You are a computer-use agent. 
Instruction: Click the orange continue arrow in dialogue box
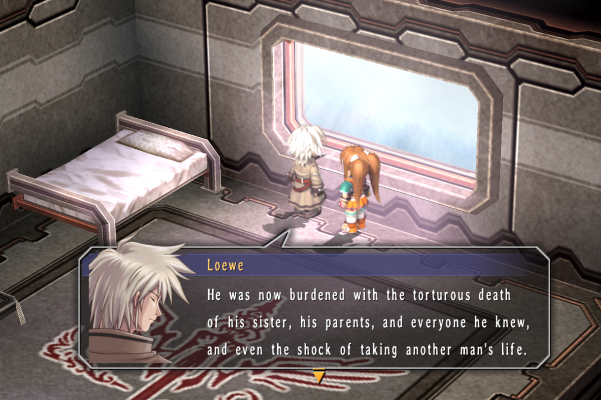pyautogui.click(x=319, y=376)
